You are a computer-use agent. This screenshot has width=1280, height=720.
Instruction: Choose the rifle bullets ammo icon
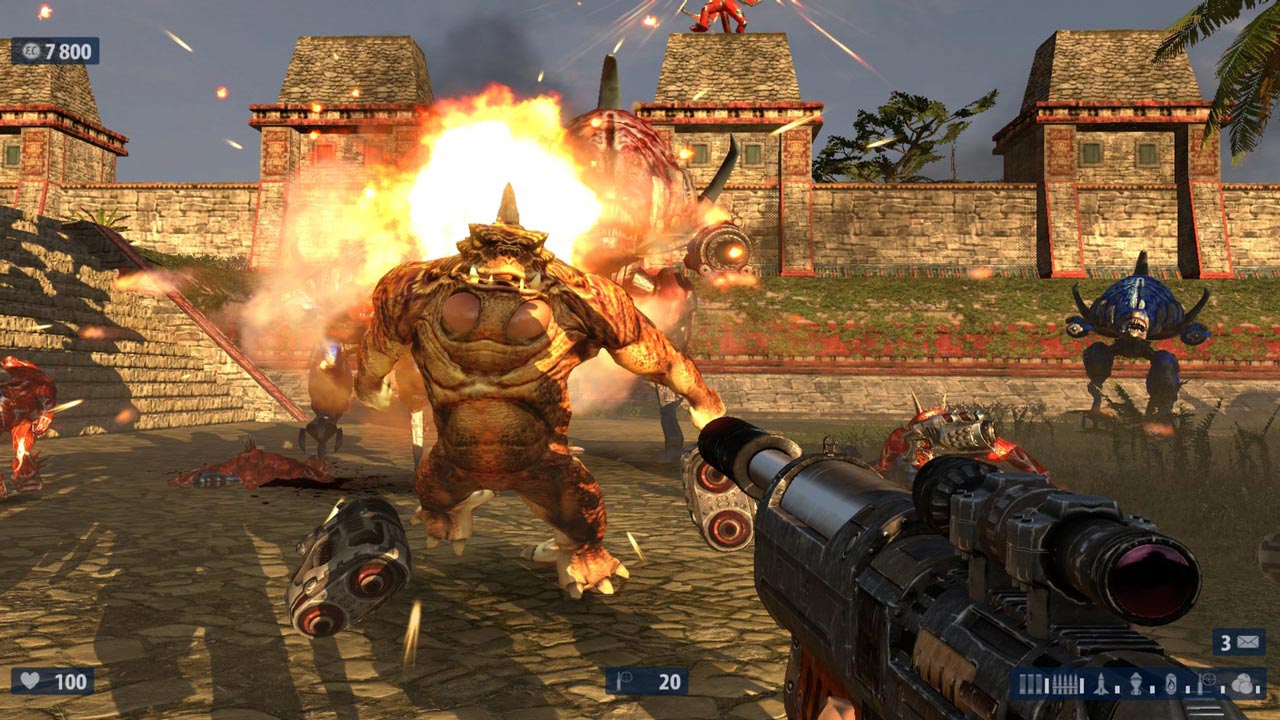click(1065, 684)
